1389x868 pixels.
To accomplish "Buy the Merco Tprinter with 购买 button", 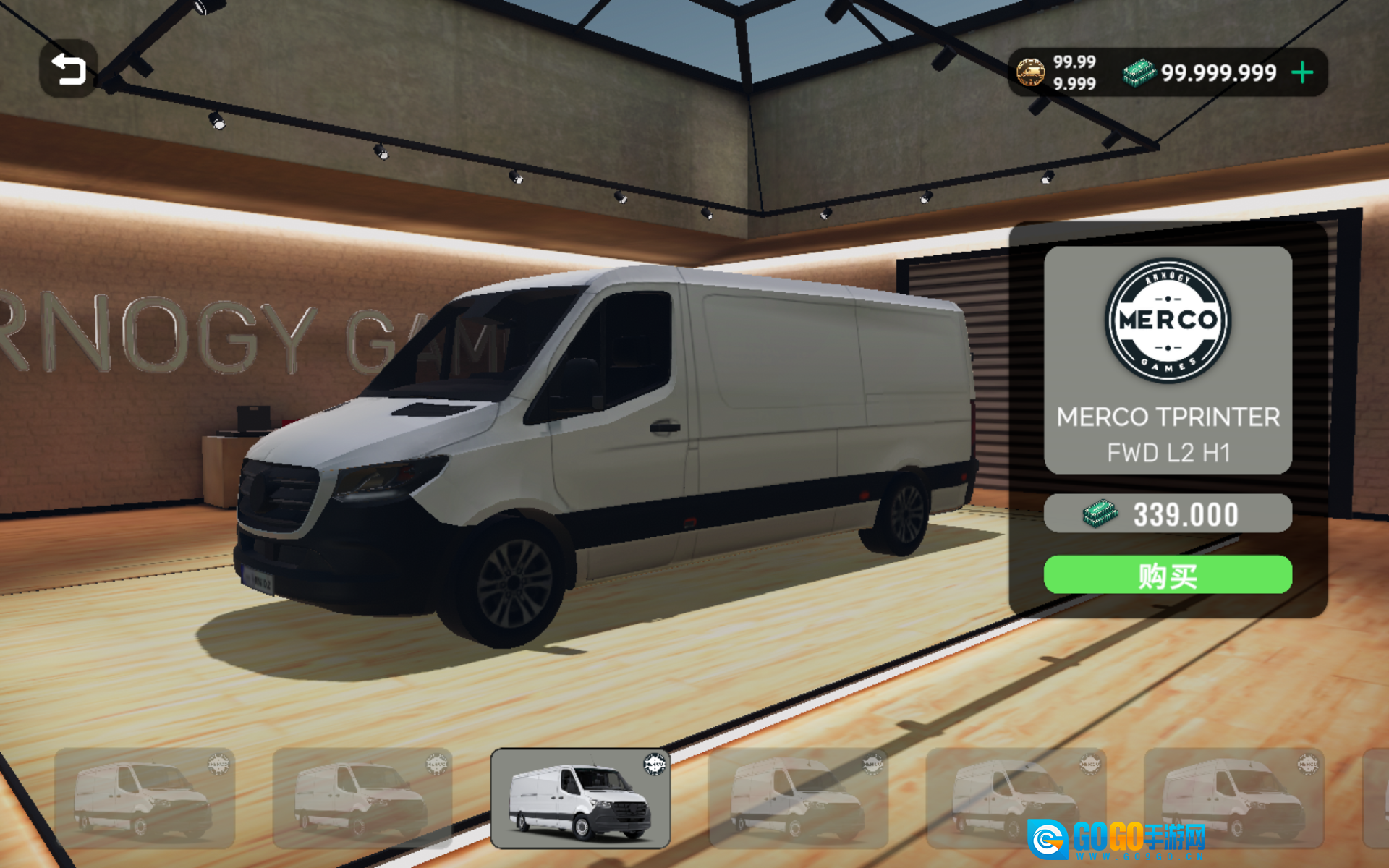I will coord(1167,575).
